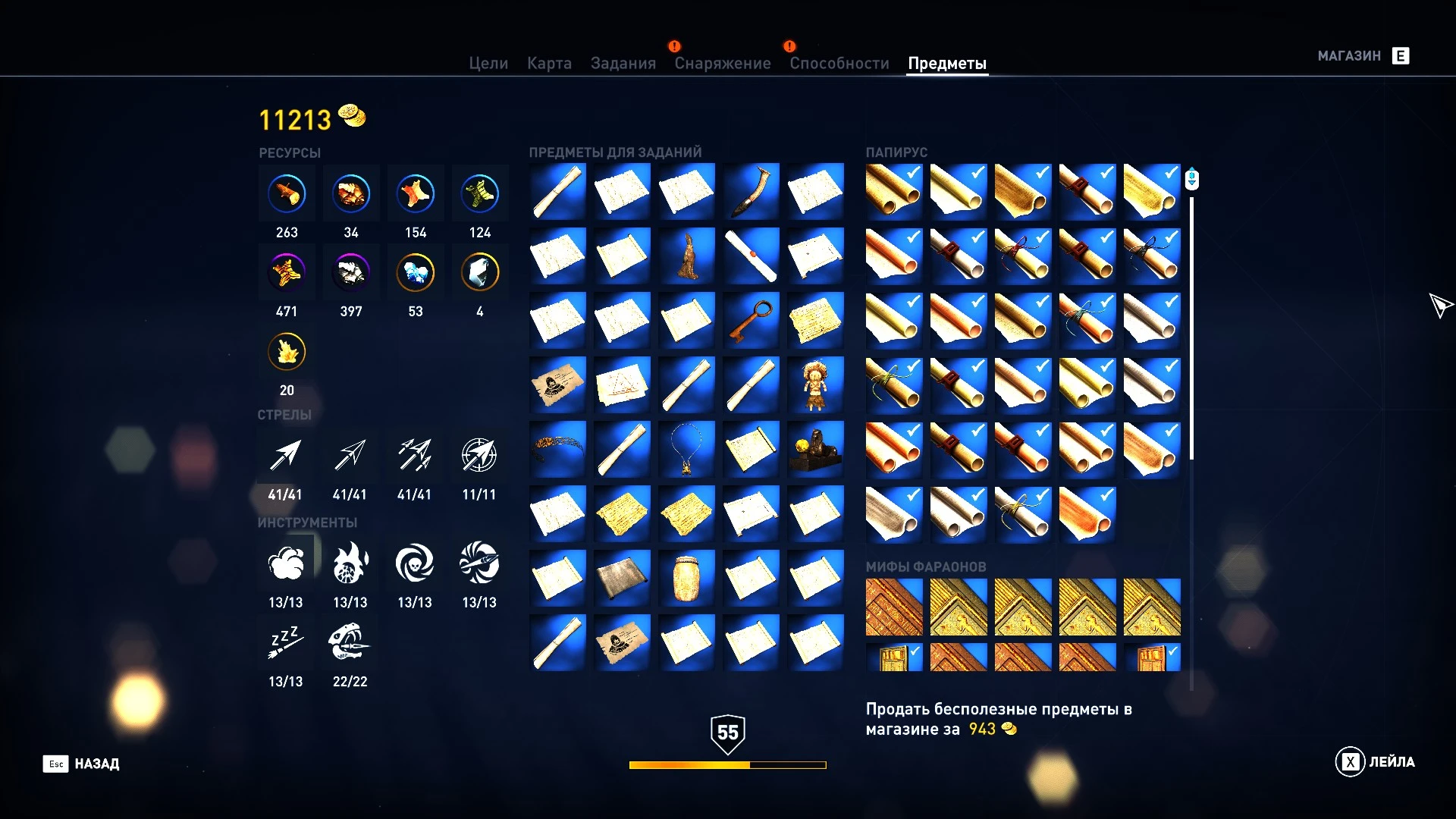Select the crystal resource showing 53

(415, 271)
